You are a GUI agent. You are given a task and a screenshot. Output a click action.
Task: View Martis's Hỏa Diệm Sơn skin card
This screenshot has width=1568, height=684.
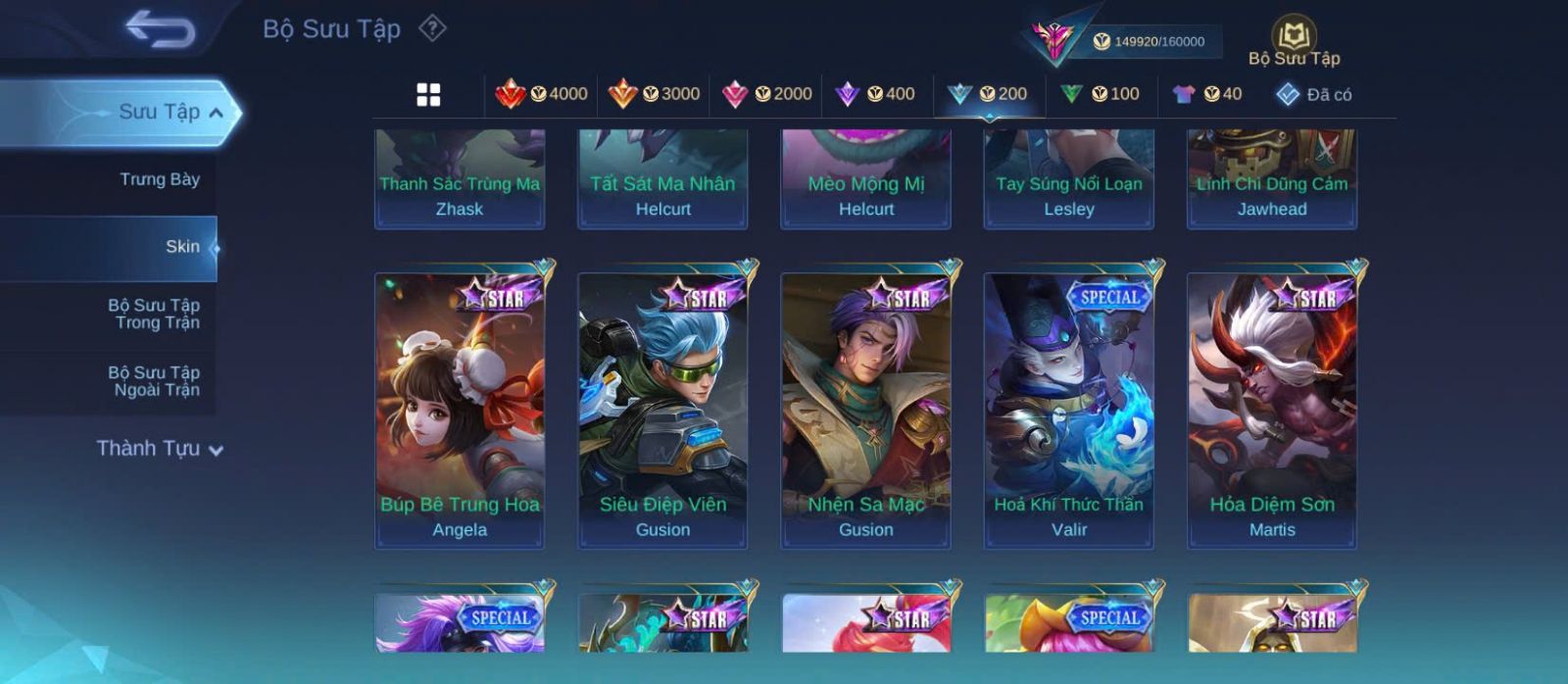point(1272,411)
